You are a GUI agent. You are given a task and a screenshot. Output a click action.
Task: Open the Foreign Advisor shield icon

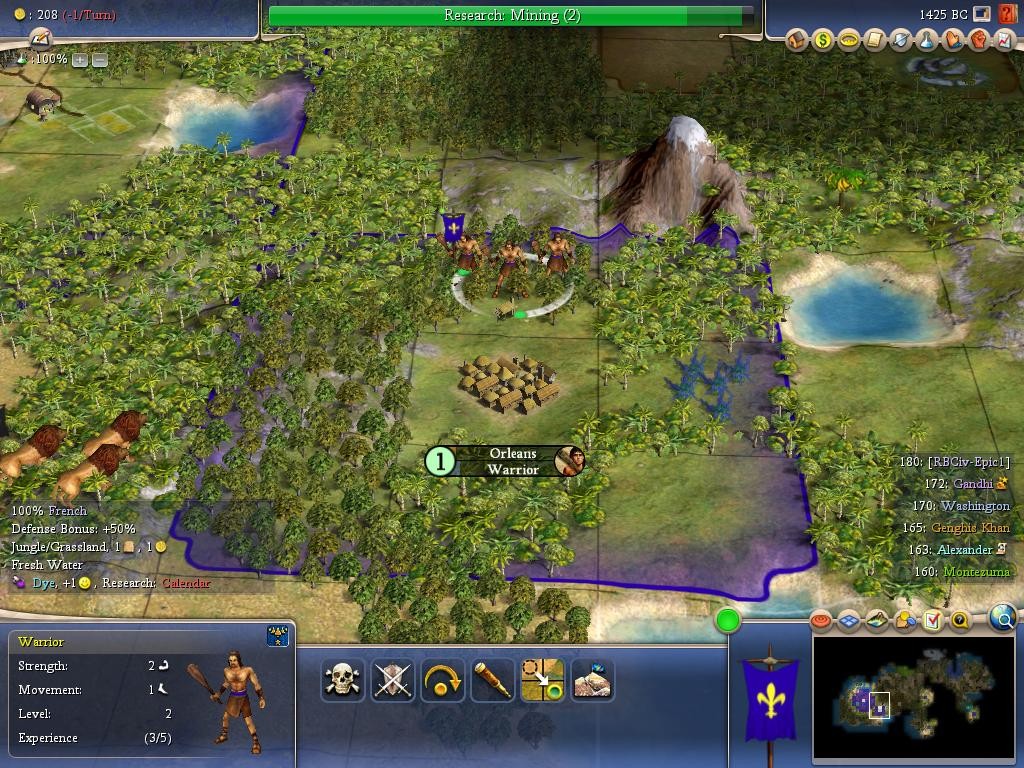coord(901,40)
